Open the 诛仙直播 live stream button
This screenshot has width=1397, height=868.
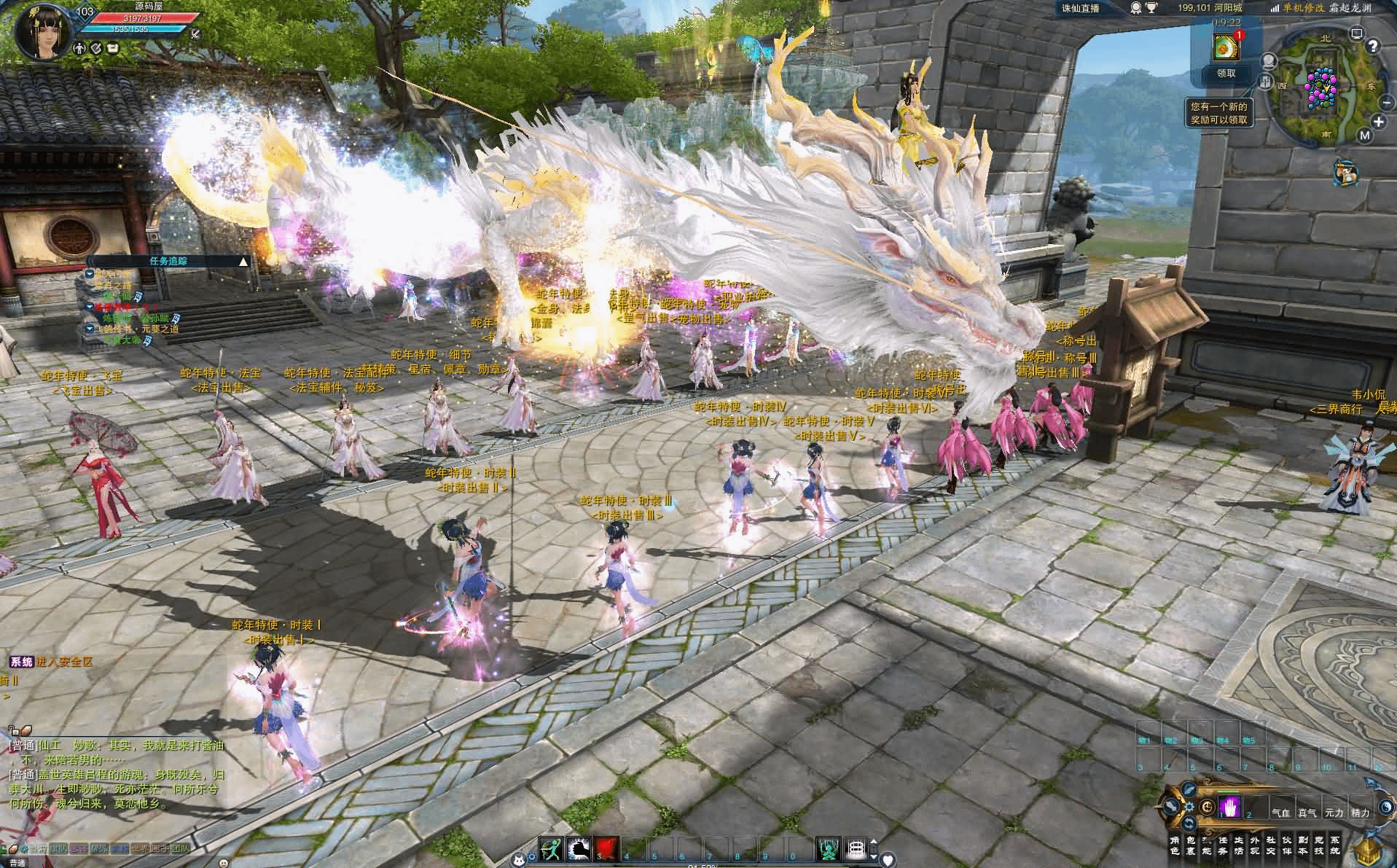coord(1080,8)
